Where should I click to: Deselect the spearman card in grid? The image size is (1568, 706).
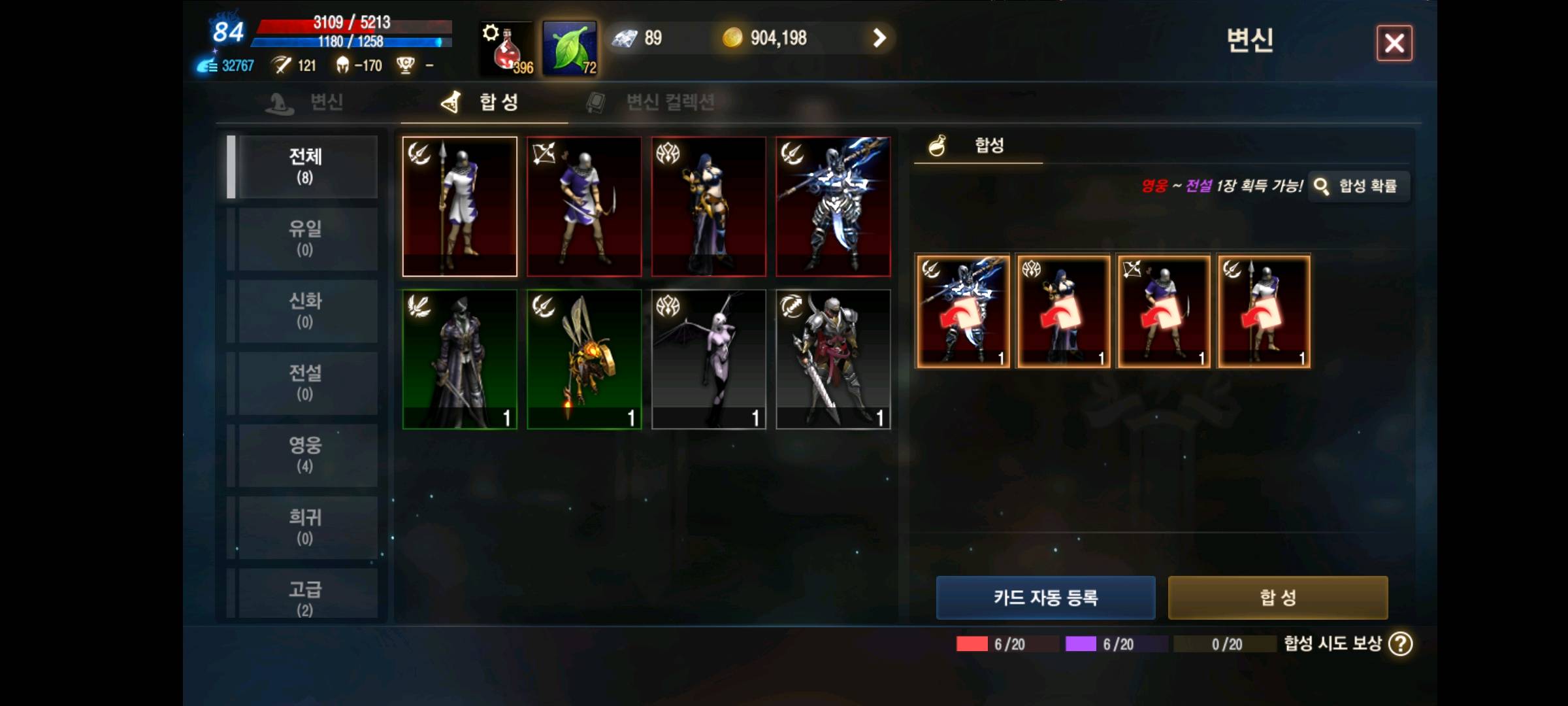[x=459, y=207]
